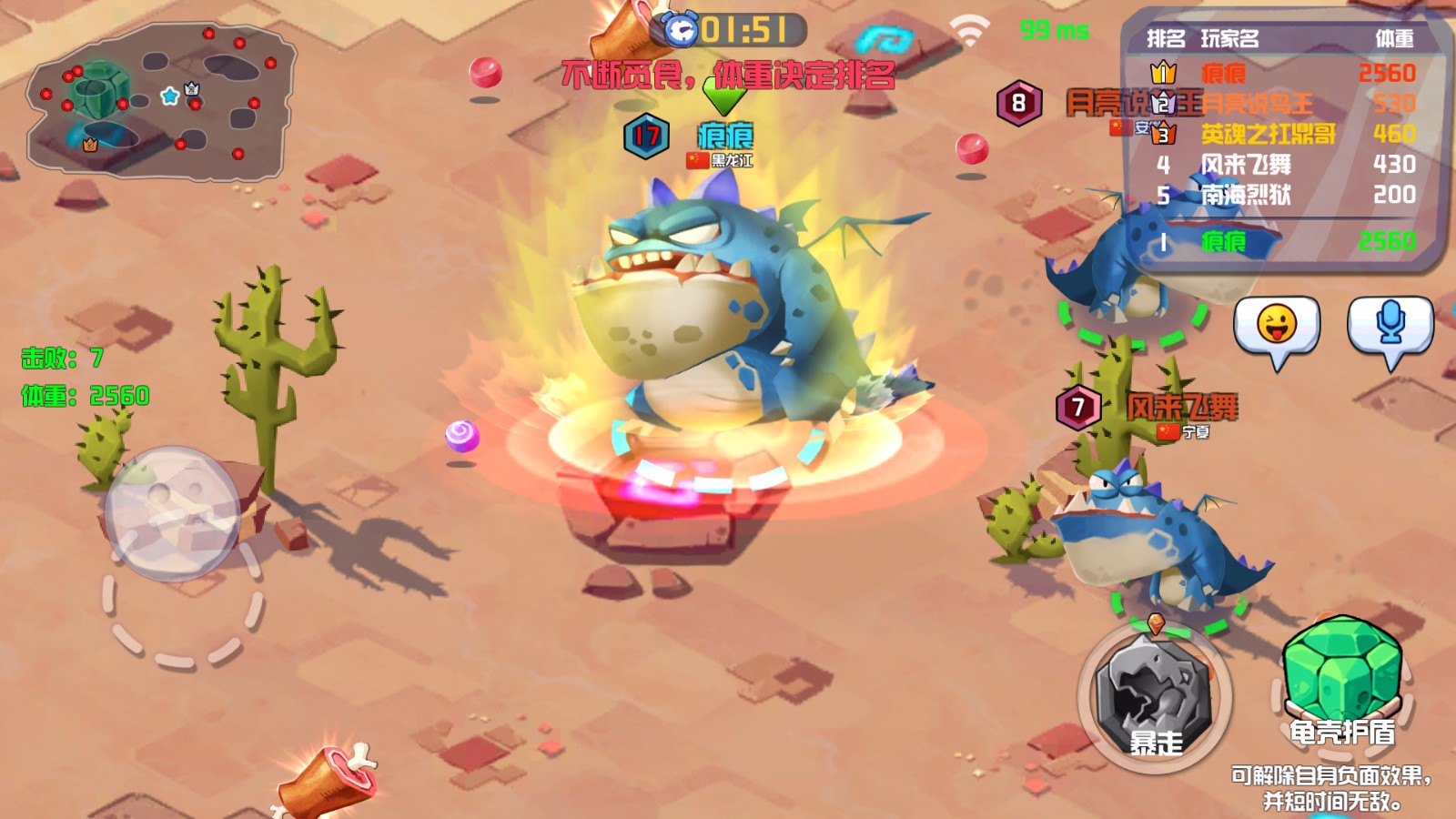This screenshot has width=1456, height=819.
Task: Select 英魂之扛鼎哥 row in the leaderboard
Action: pyautogui.click(x=1283, y=135)
